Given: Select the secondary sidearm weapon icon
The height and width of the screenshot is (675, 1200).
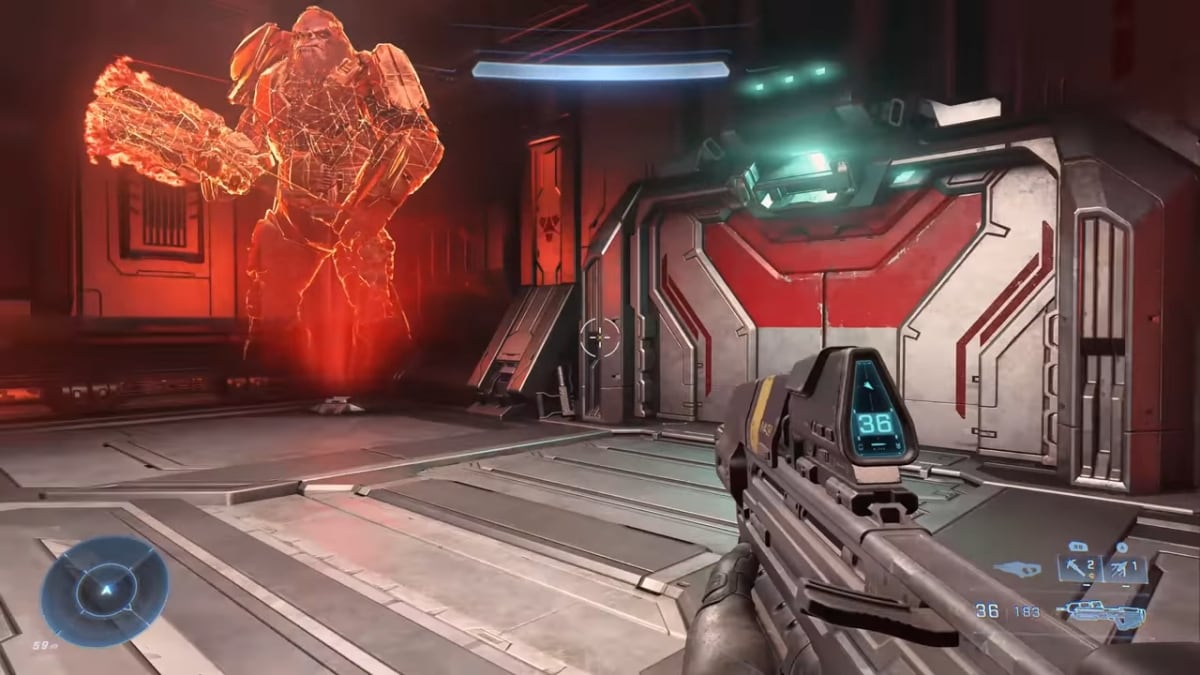Looking at the screenshot, I should (x=1018, y=569).
